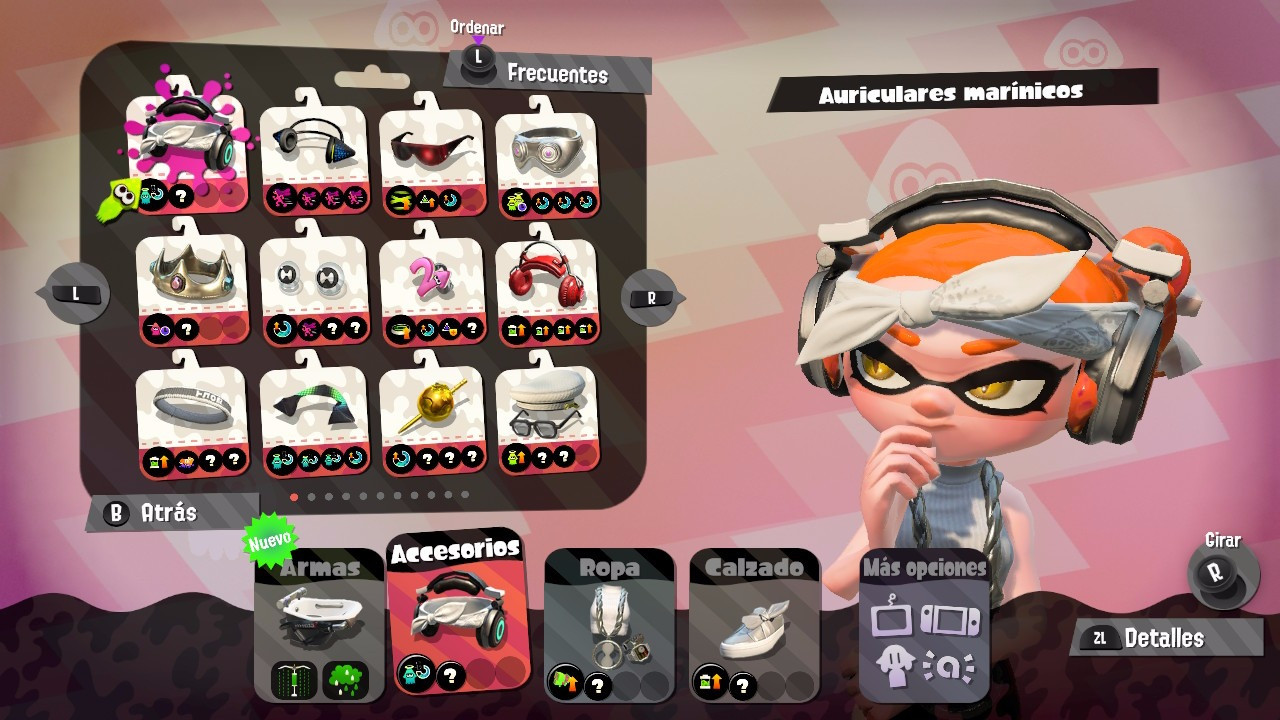Click the question-mark ability slot on the golden orb card
This screenshot has width=1280, height=720.
point(428,458)
